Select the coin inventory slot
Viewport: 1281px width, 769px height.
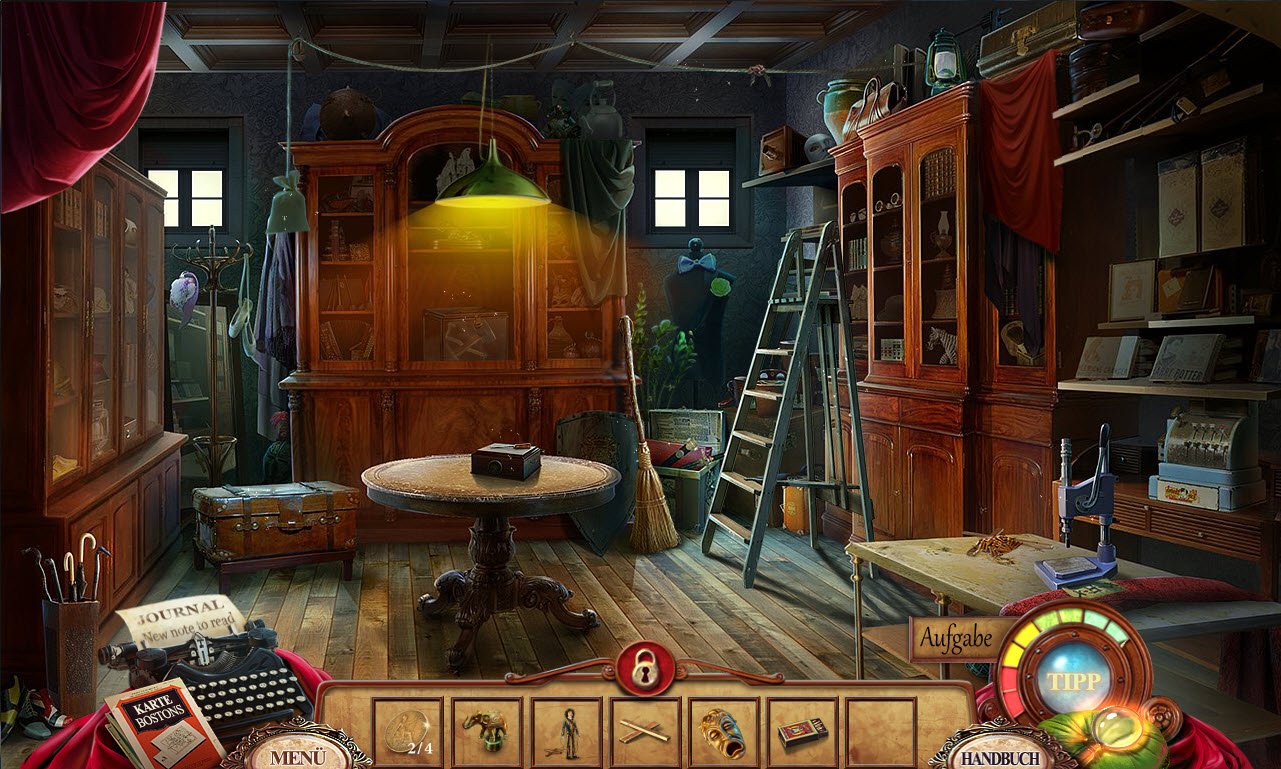pos(407,732)
